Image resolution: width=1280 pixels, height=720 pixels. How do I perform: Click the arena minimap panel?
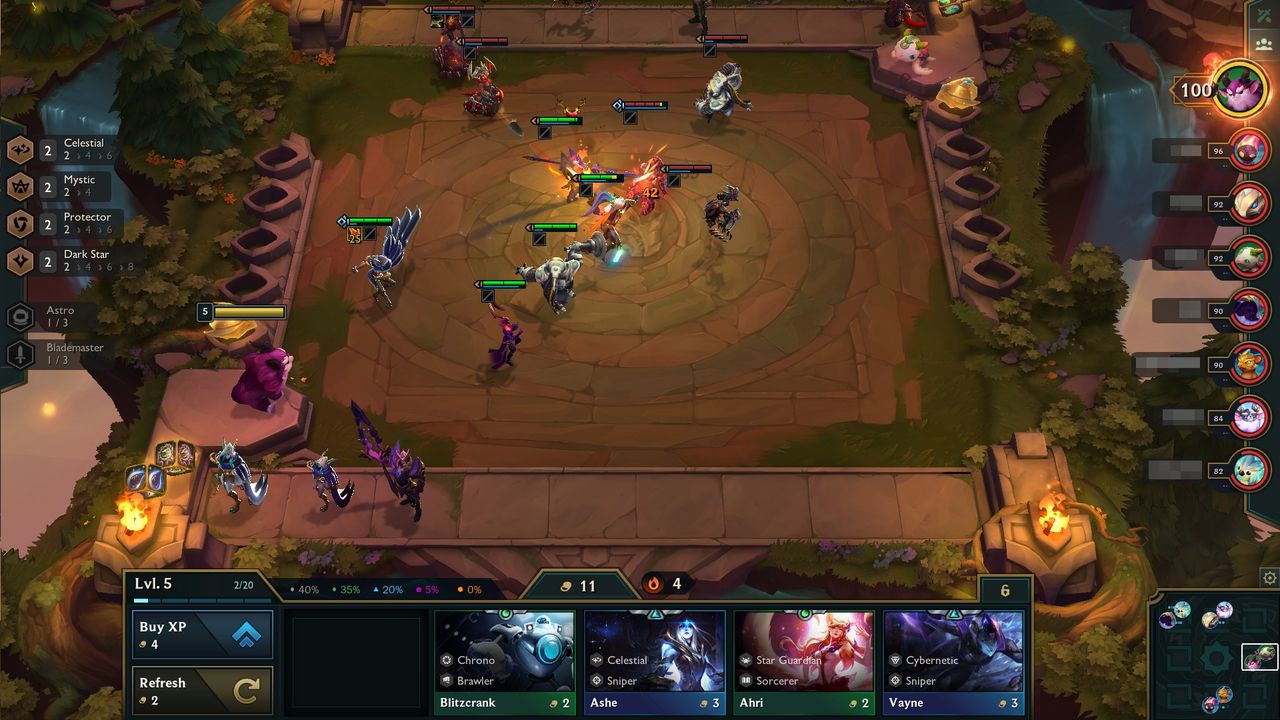click(x=1214, y=656)
